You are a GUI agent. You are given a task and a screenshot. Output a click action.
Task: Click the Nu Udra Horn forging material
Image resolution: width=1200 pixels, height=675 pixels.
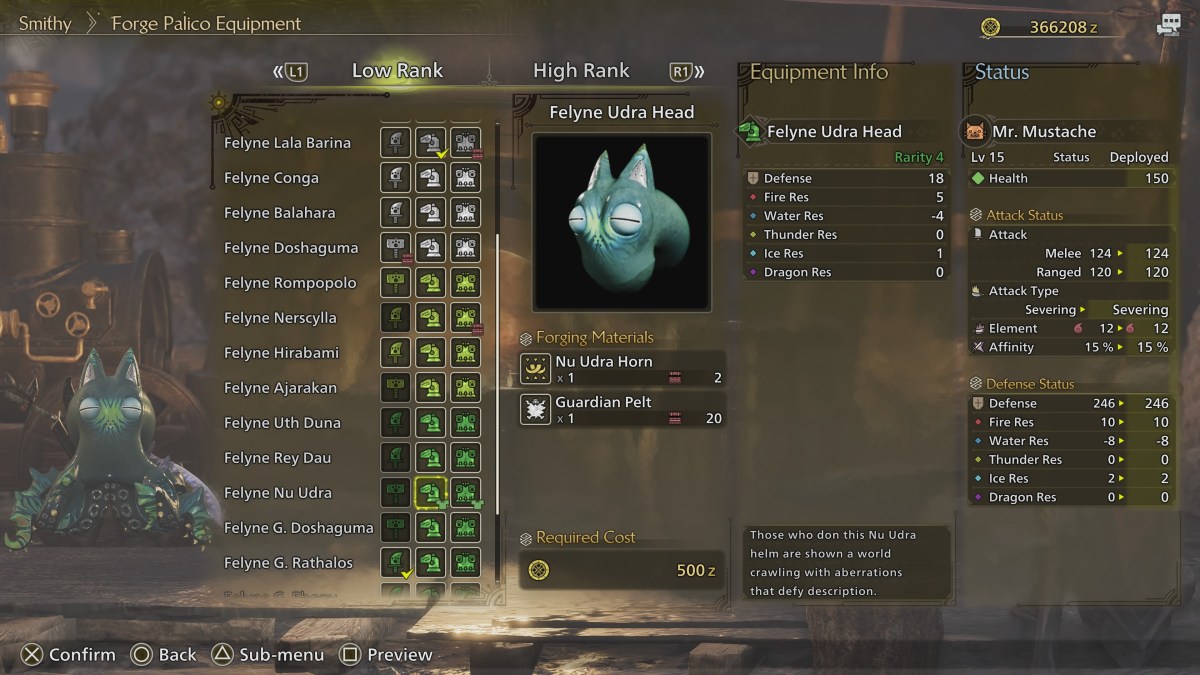pyautogui.click(x=622, y=369)
